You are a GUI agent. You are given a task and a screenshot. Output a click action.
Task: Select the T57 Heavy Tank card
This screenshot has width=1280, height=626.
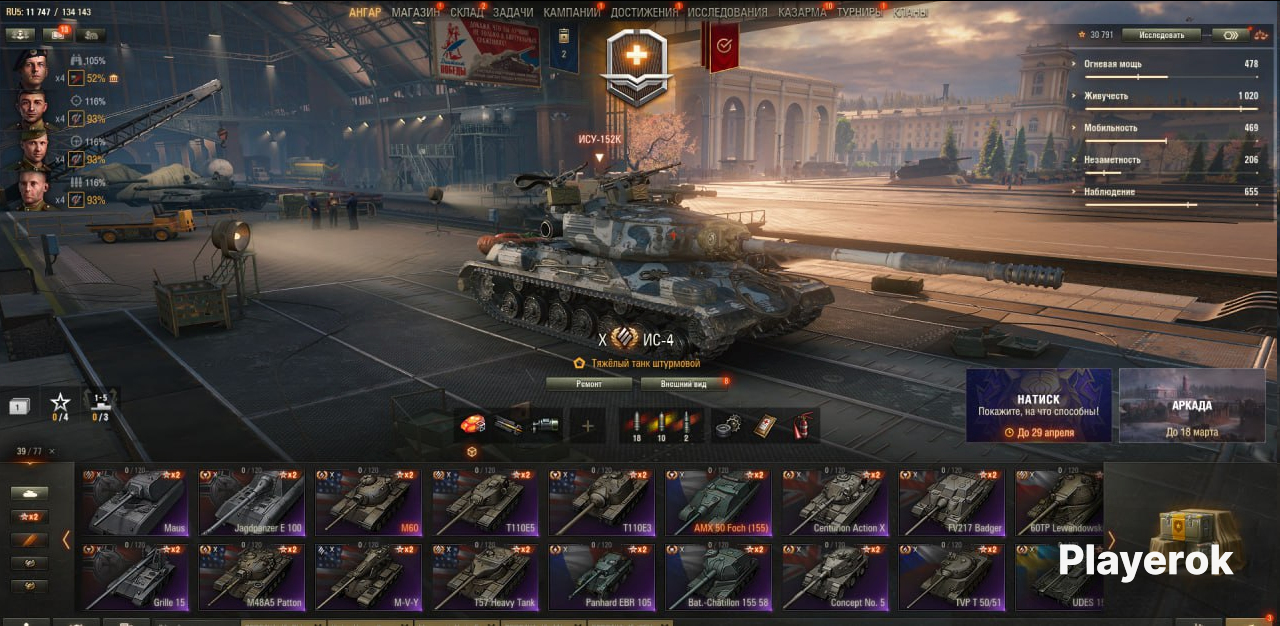pos(485,577)
